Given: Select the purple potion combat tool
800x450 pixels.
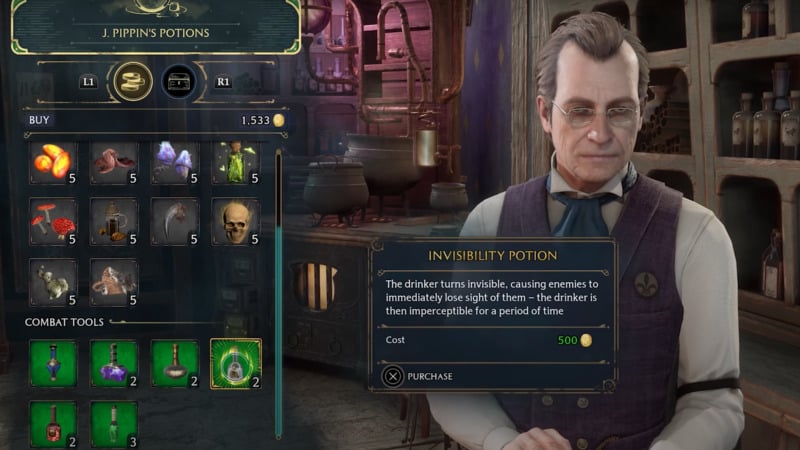Looking at the screenshot, I should coord(114,363).
